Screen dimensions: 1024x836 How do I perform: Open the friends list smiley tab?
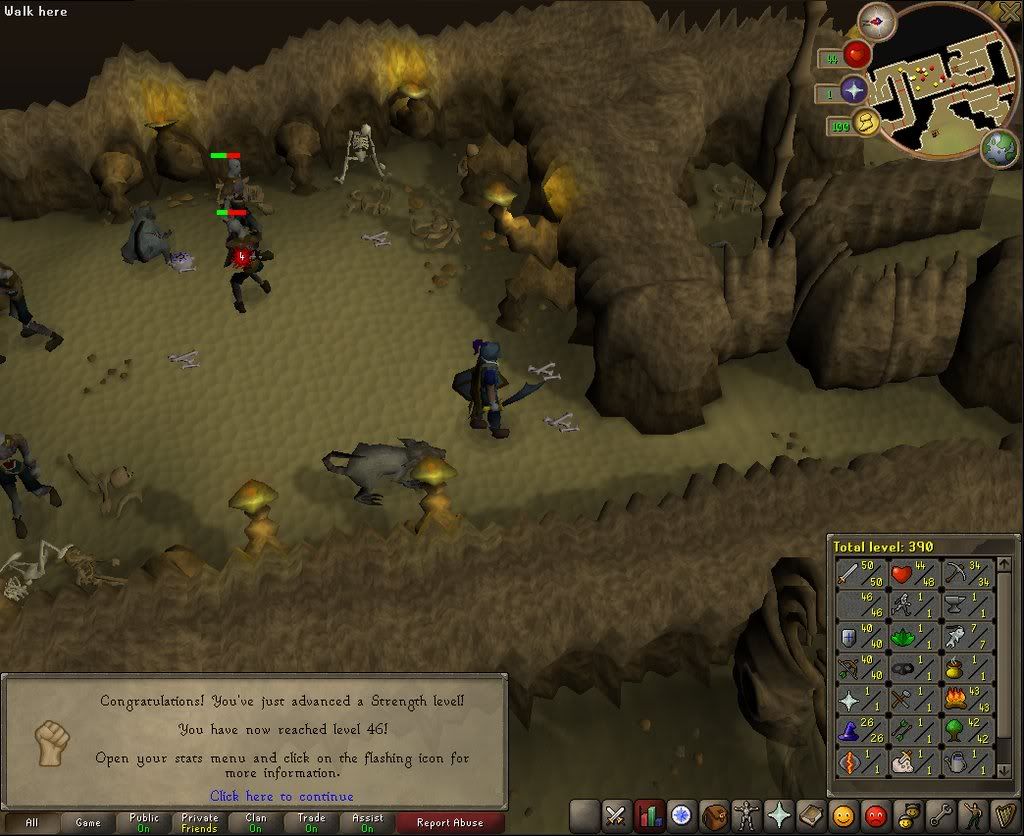[843, 815]
